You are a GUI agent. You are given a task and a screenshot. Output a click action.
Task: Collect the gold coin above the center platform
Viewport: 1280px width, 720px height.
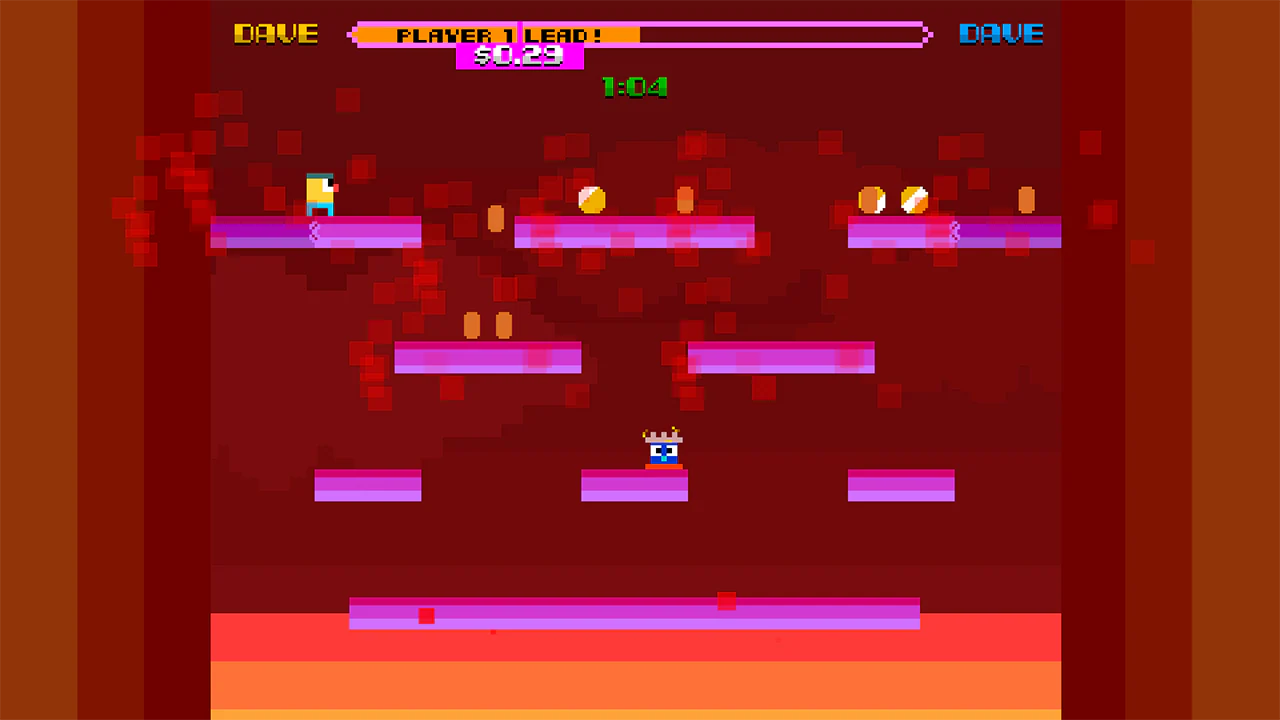click(593, 201)
